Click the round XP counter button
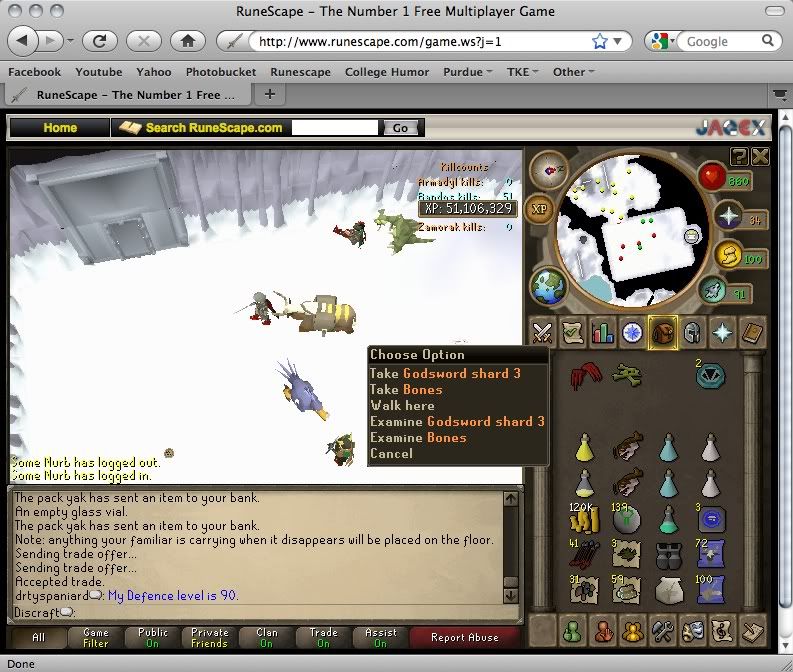This screenshot has width=793, height=672. point(539,209)
